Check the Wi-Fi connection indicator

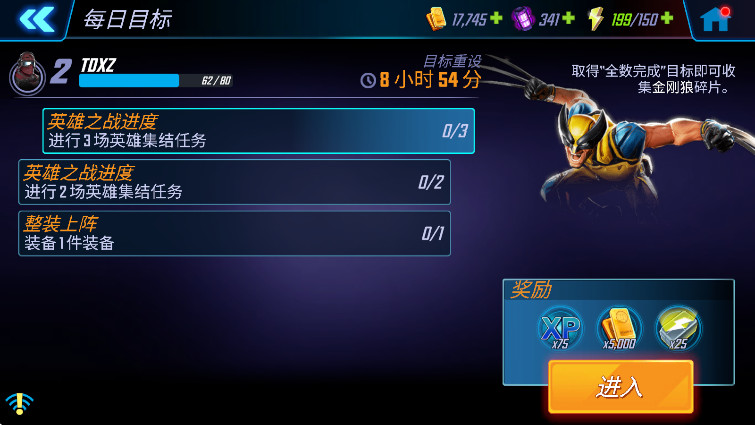click(x=18, y=402)
